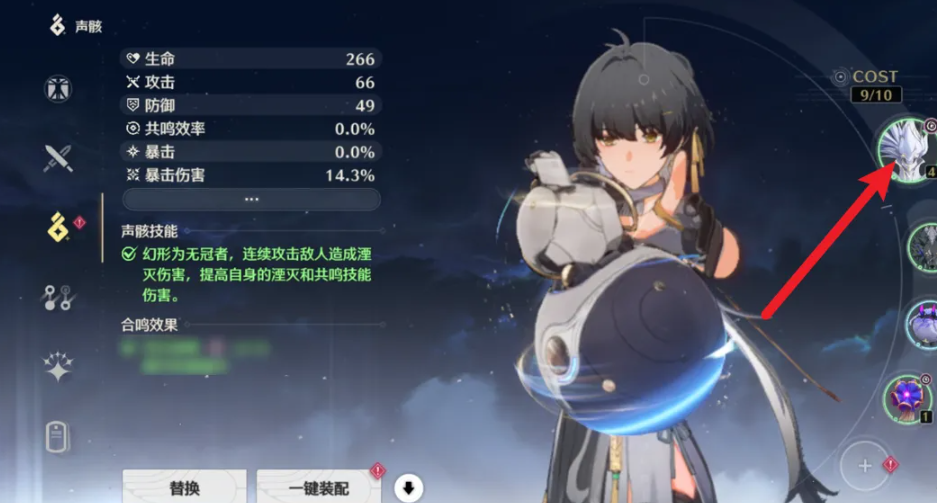This screenshot has height=503, width=937.
Task: Open the crossed swords weapon tab
Action: pyautogui.click(x=58, y=158)
